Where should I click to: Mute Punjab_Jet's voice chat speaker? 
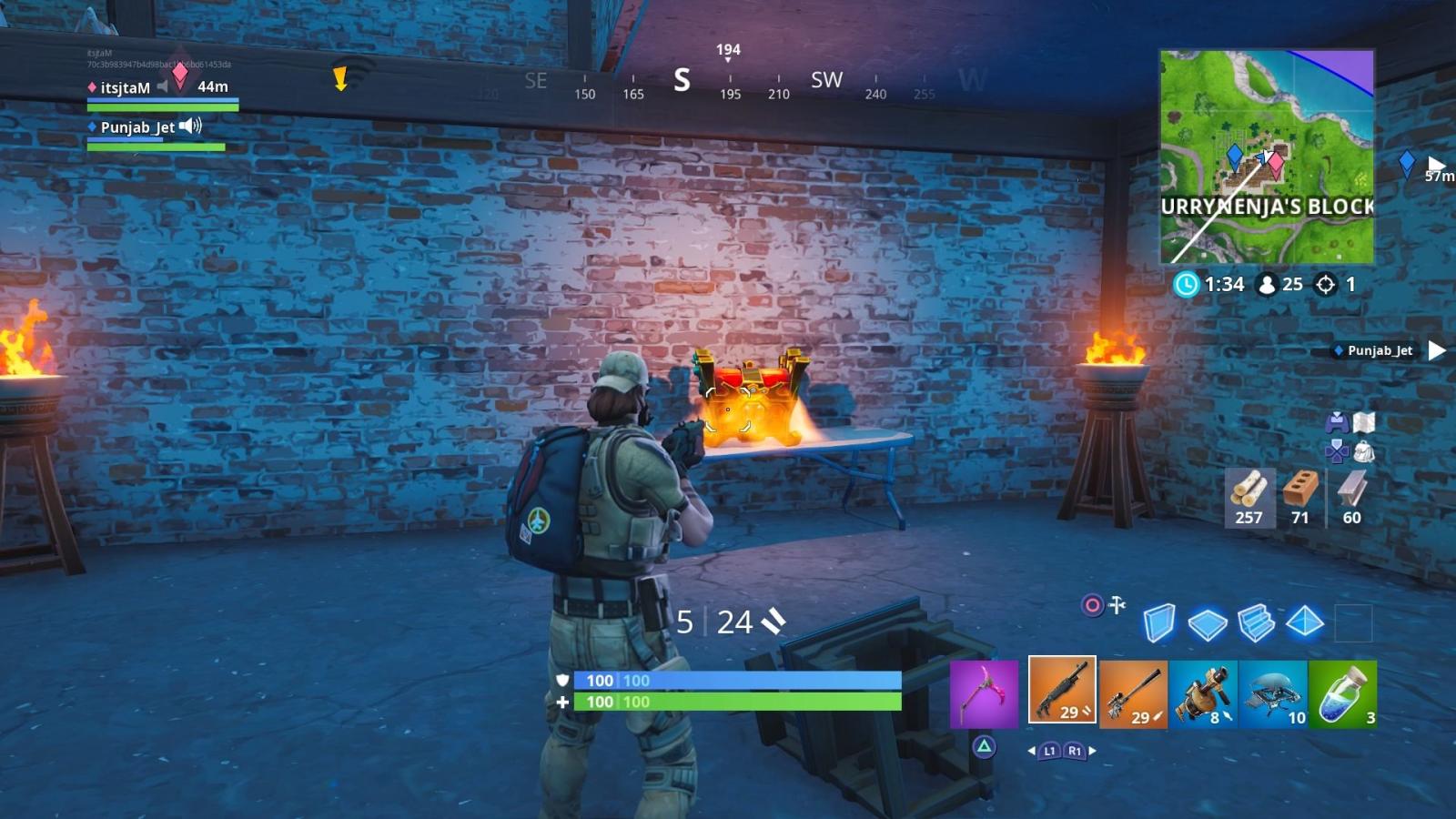[188, 127]
